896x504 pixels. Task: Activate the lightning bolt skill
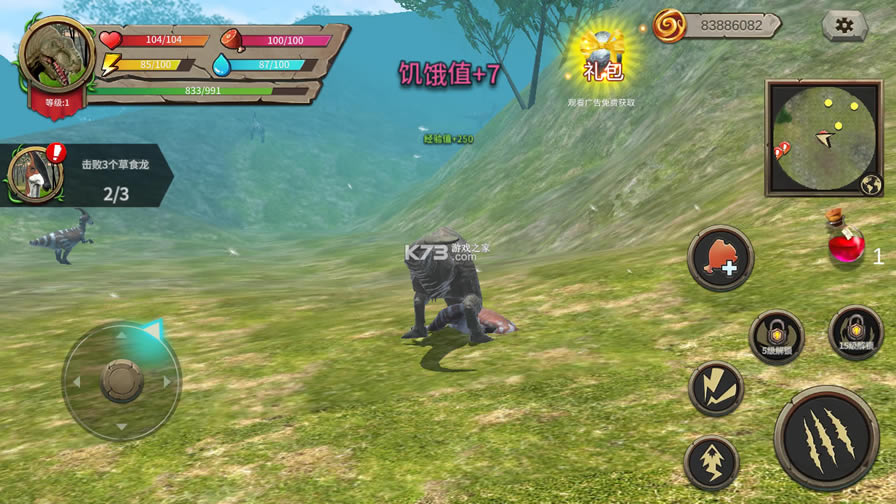tap(716, 388)
